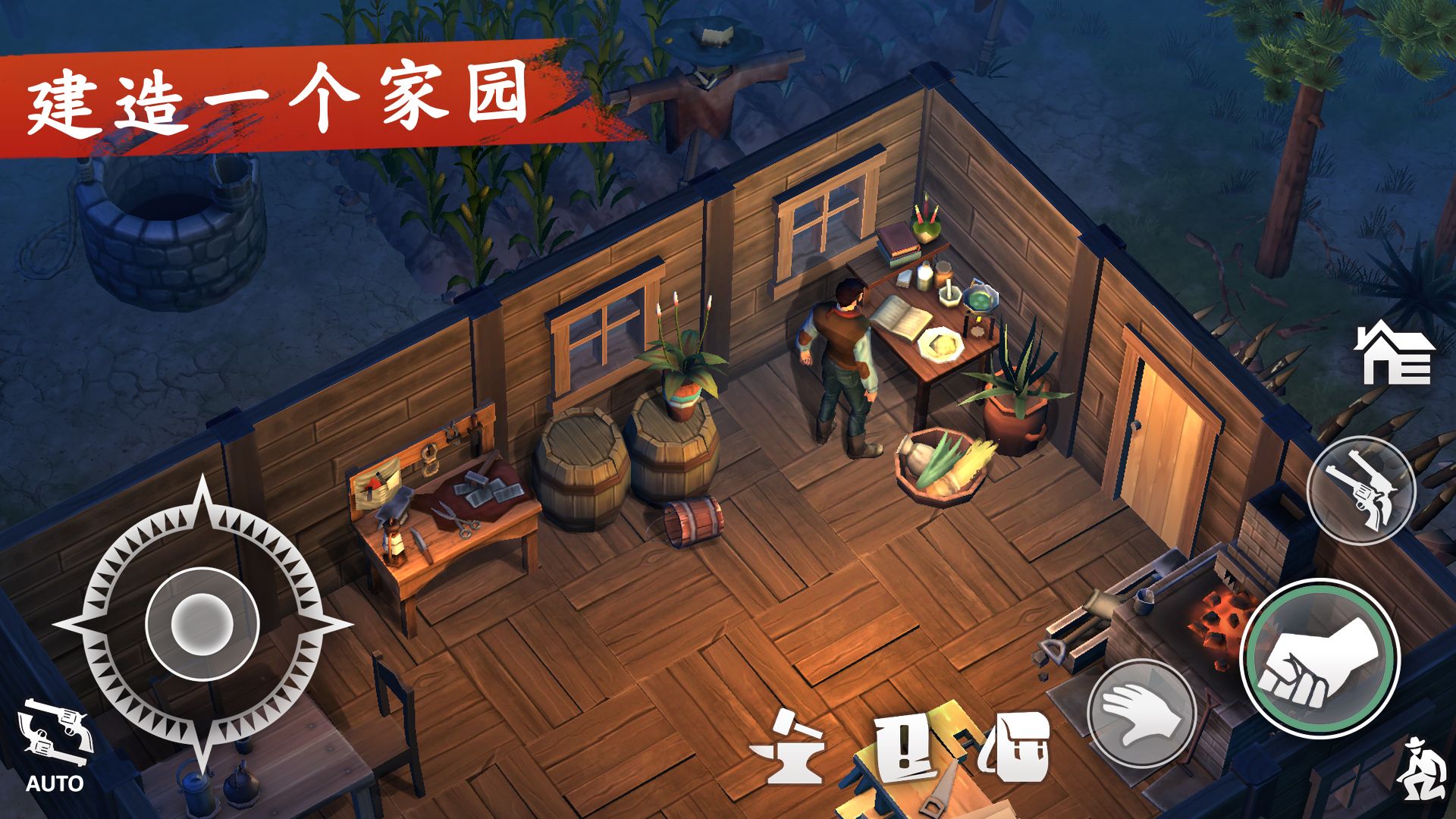
Task: Click the potted aloe plant
Action: [x=1016, y=387]
